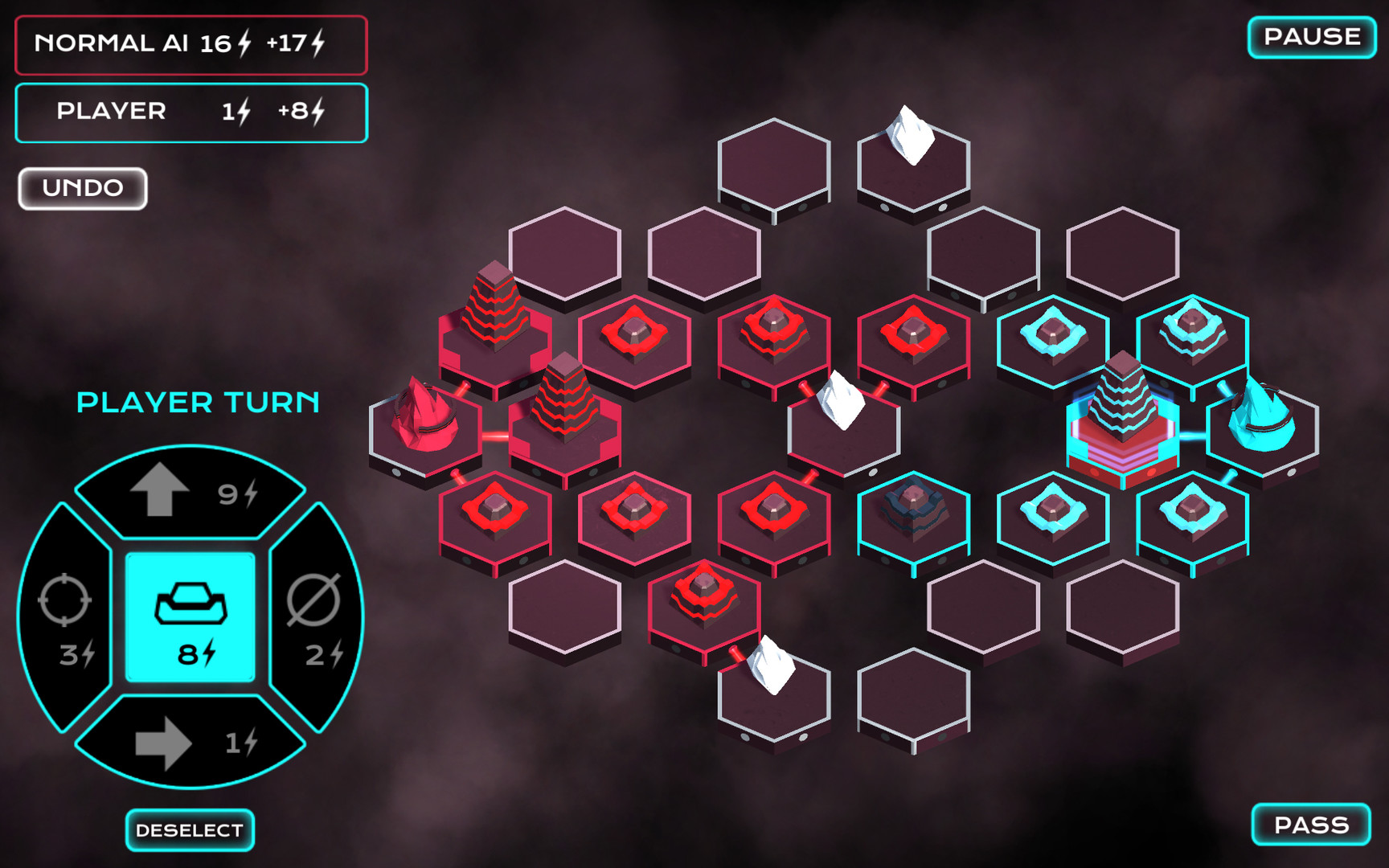
Task: Click the +17 energy indicator for NORMAL AI
Action: pos(297,46)
